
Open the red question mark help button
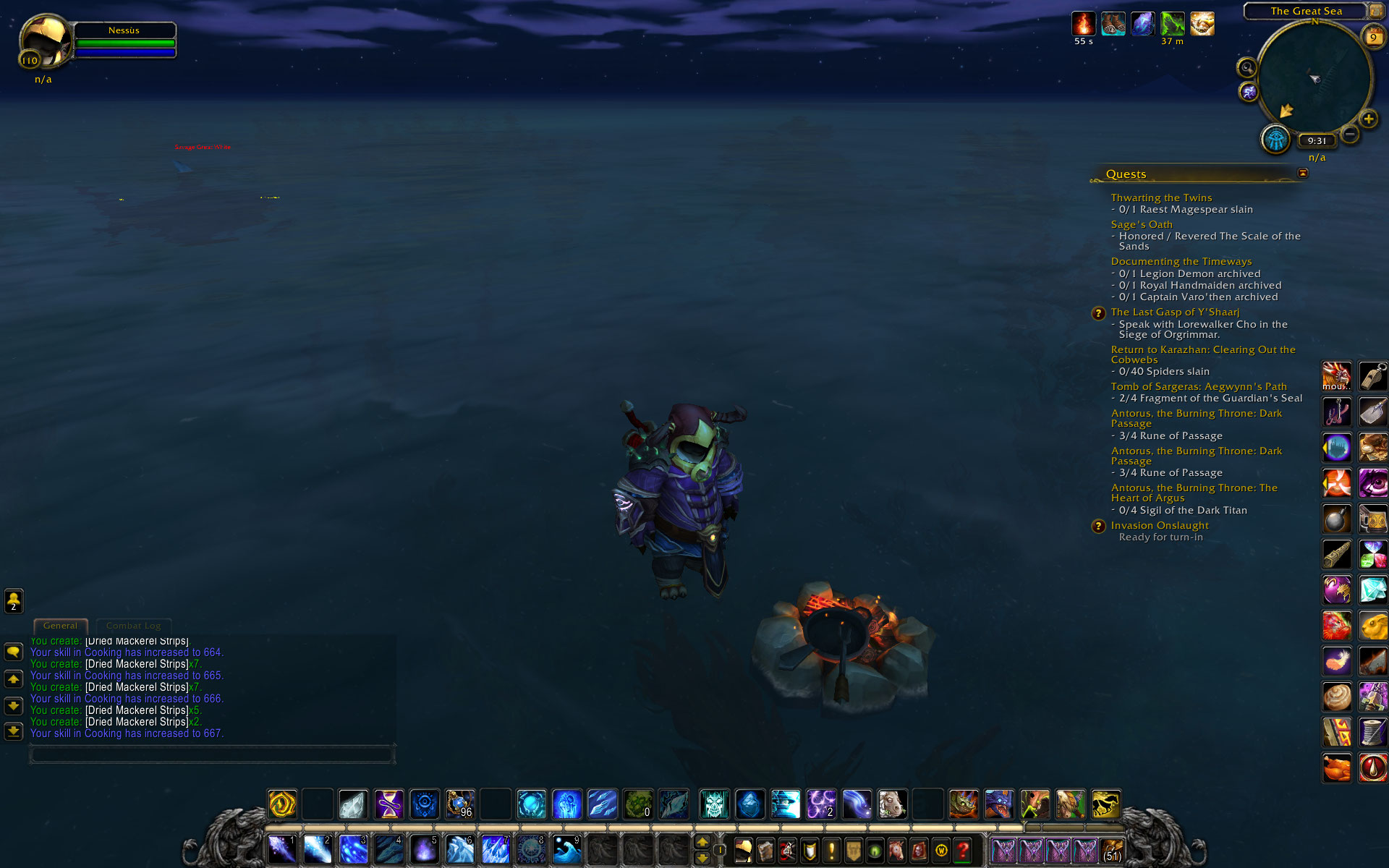pos(962,850)
